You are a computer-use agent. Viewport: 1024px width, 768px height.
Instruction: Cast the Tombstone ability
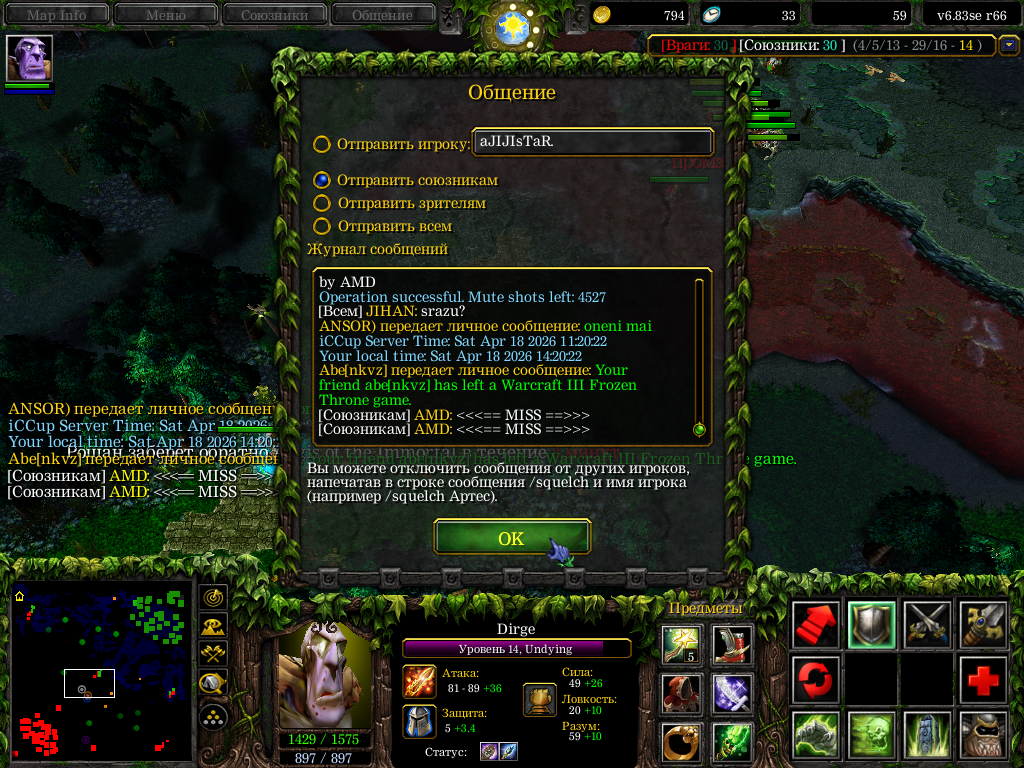tap(926, 735)
